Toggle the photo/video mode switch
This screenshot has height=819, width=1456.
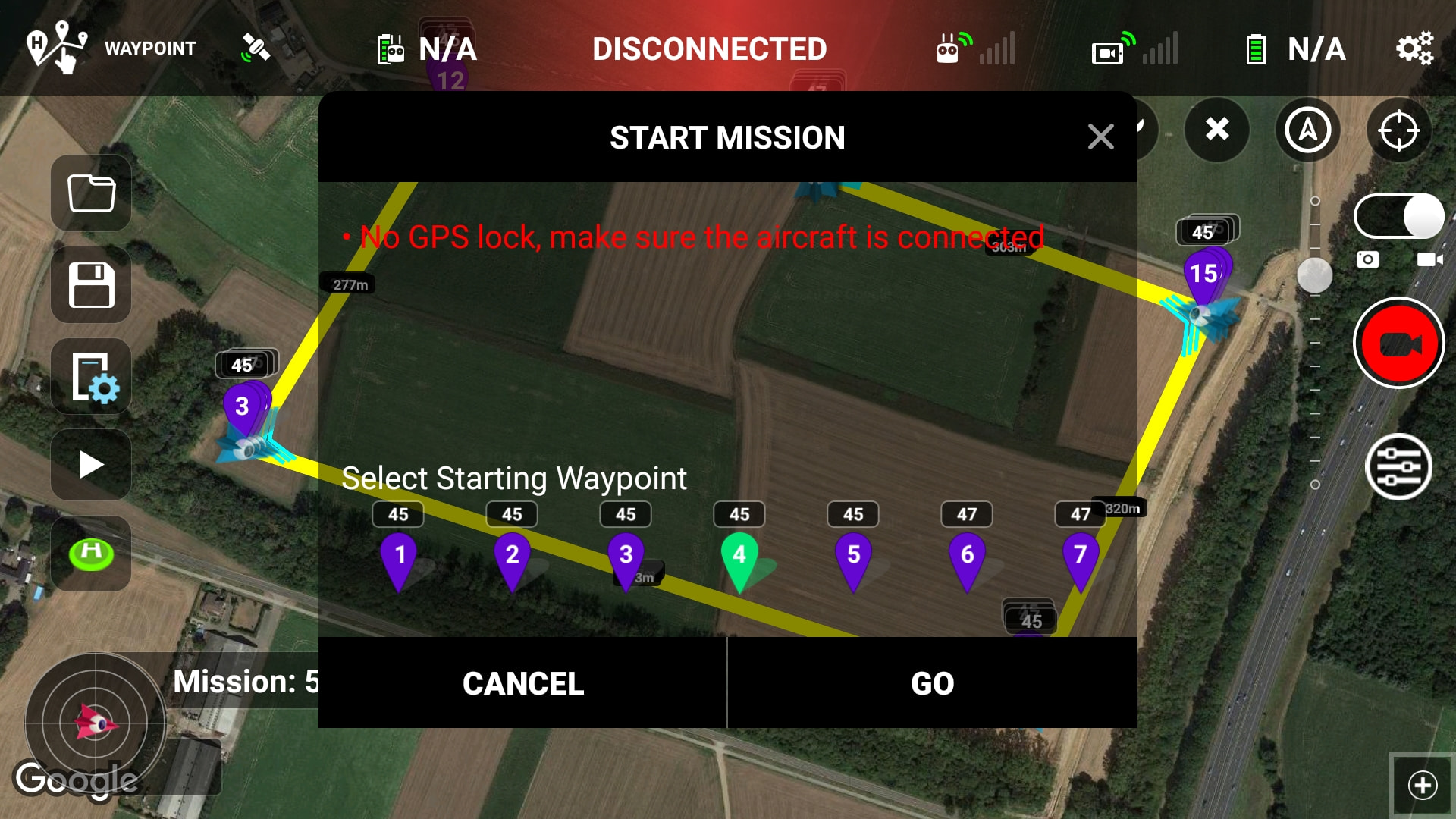(x=1398, y=217)
